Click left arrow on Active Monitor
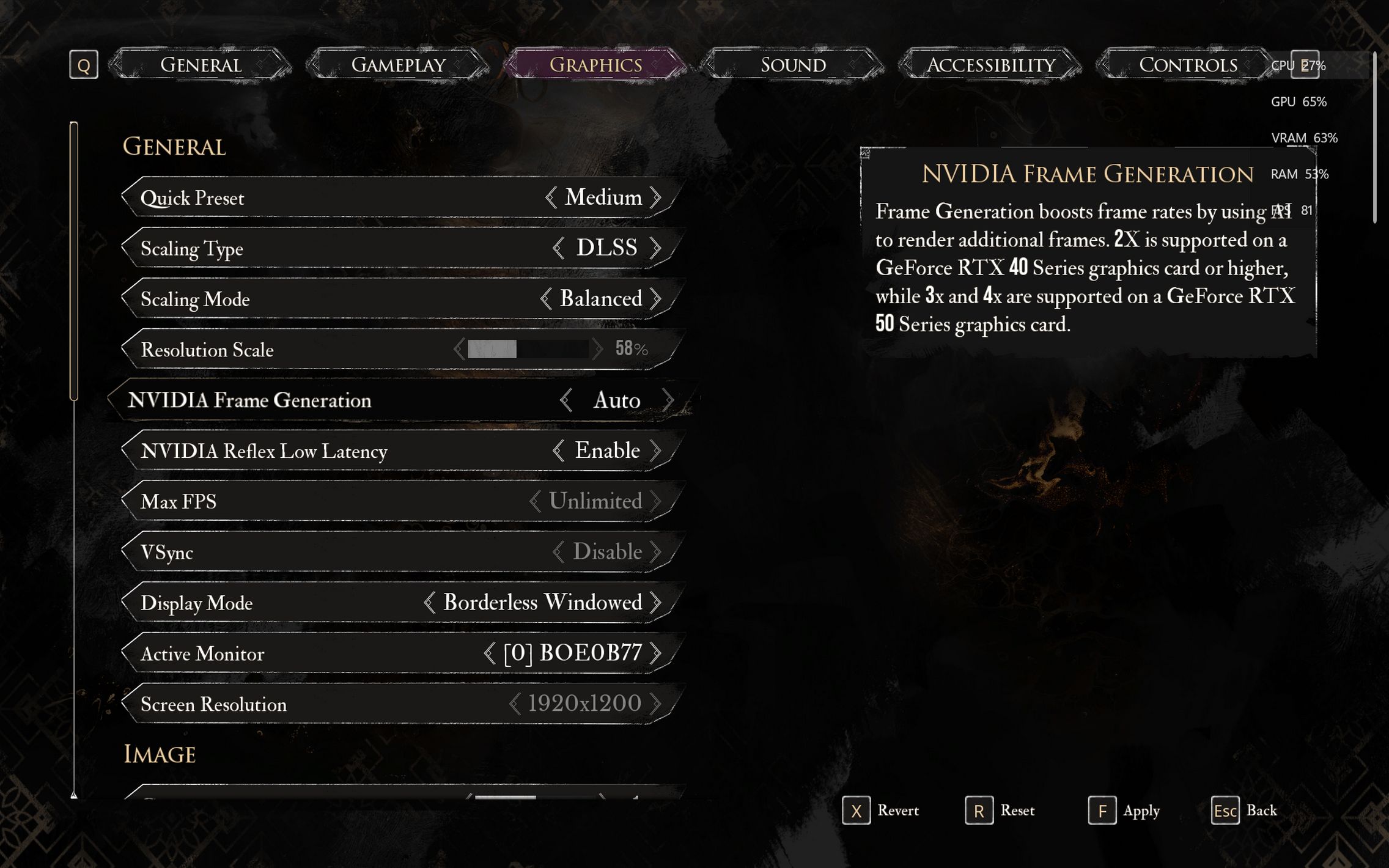 pos(489,653)
